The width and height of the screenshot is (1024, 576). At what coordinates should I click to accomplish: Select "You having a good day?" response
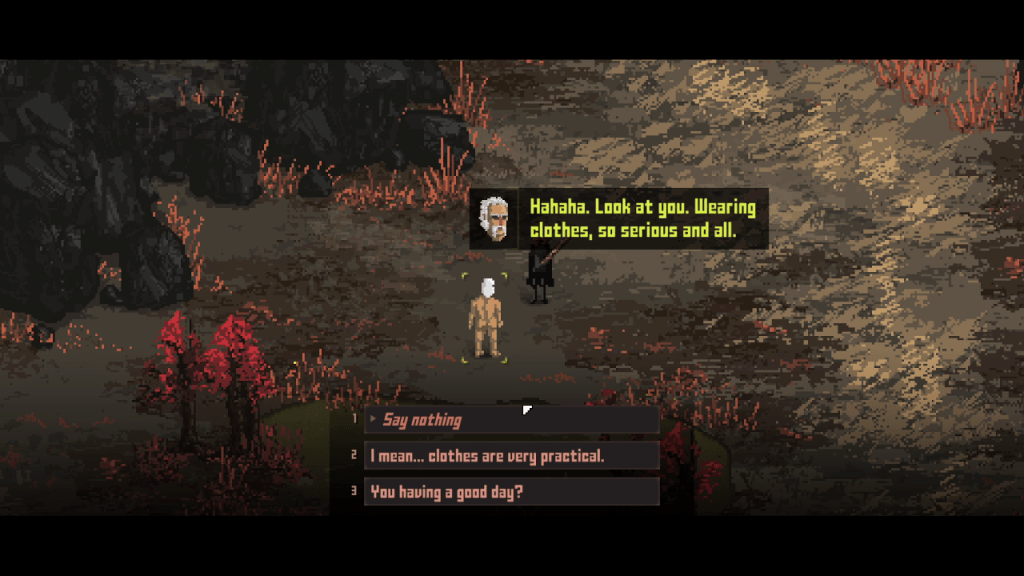coord(510,491)
